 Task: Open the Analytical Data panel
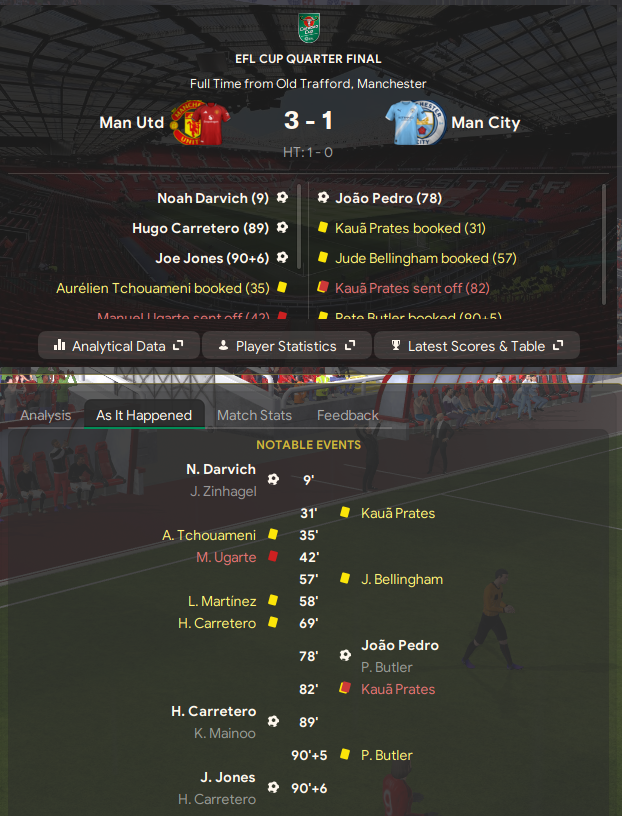(118, 346)
